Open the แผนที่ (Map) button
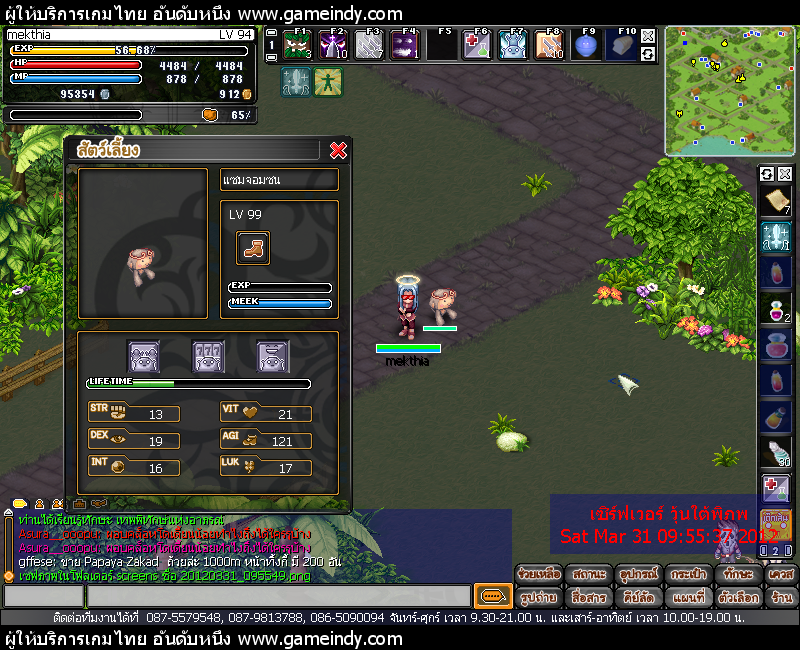The width and height of the screenshot is (800, 650). click(689, 597)
